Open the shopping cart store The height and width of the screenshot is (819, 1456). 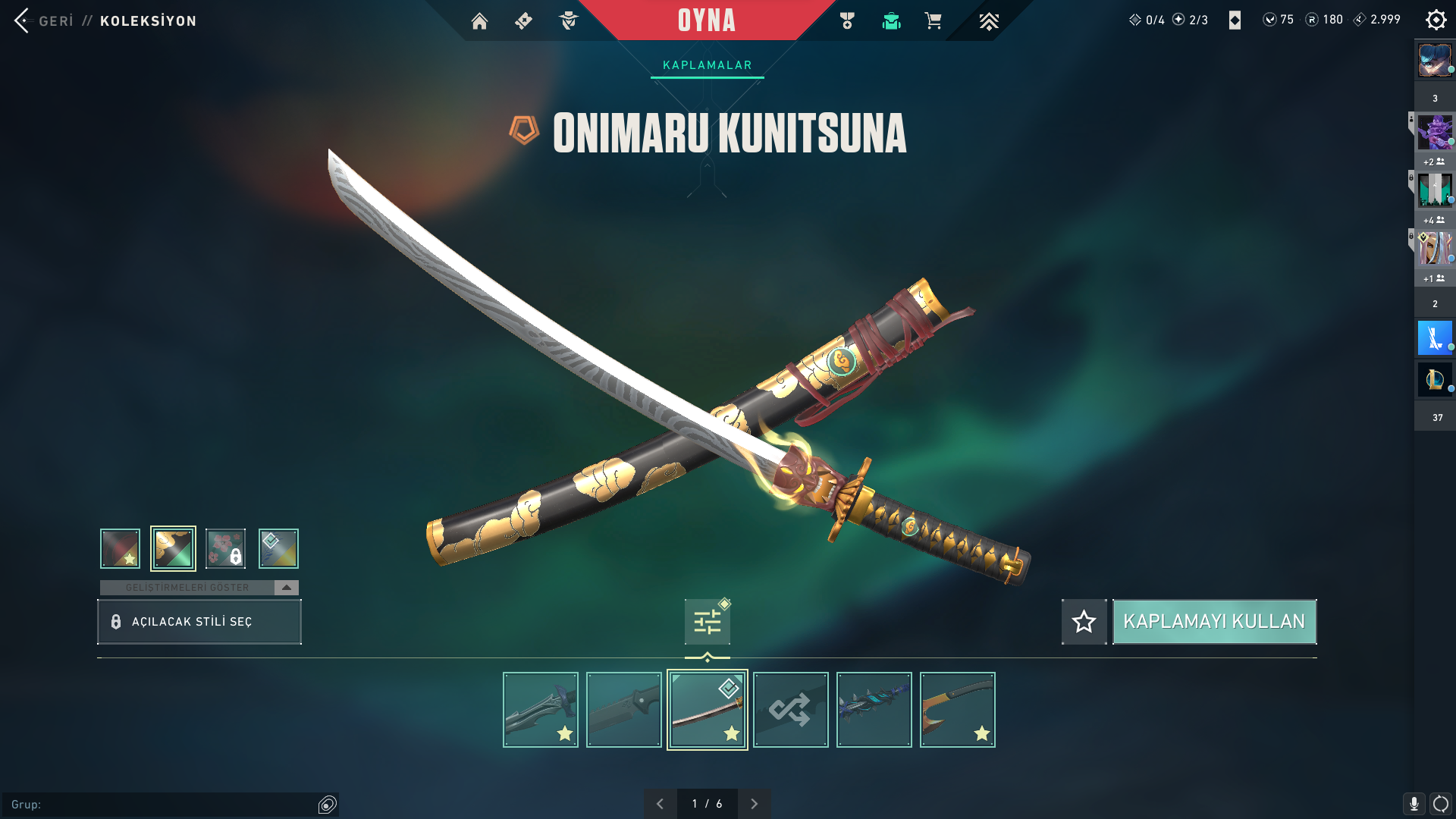click(933, 21)
